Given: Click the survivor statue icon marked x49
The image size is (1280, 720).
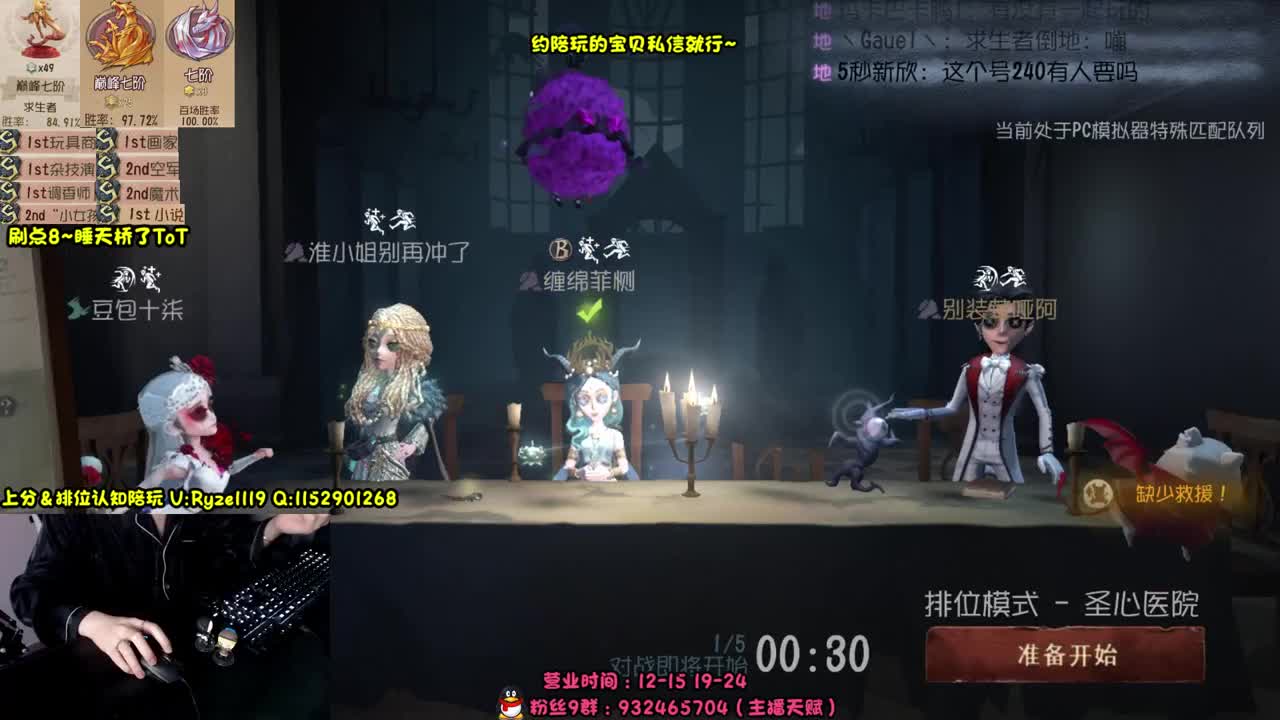Looking at the screenshot, I should [x=40, y=35].
